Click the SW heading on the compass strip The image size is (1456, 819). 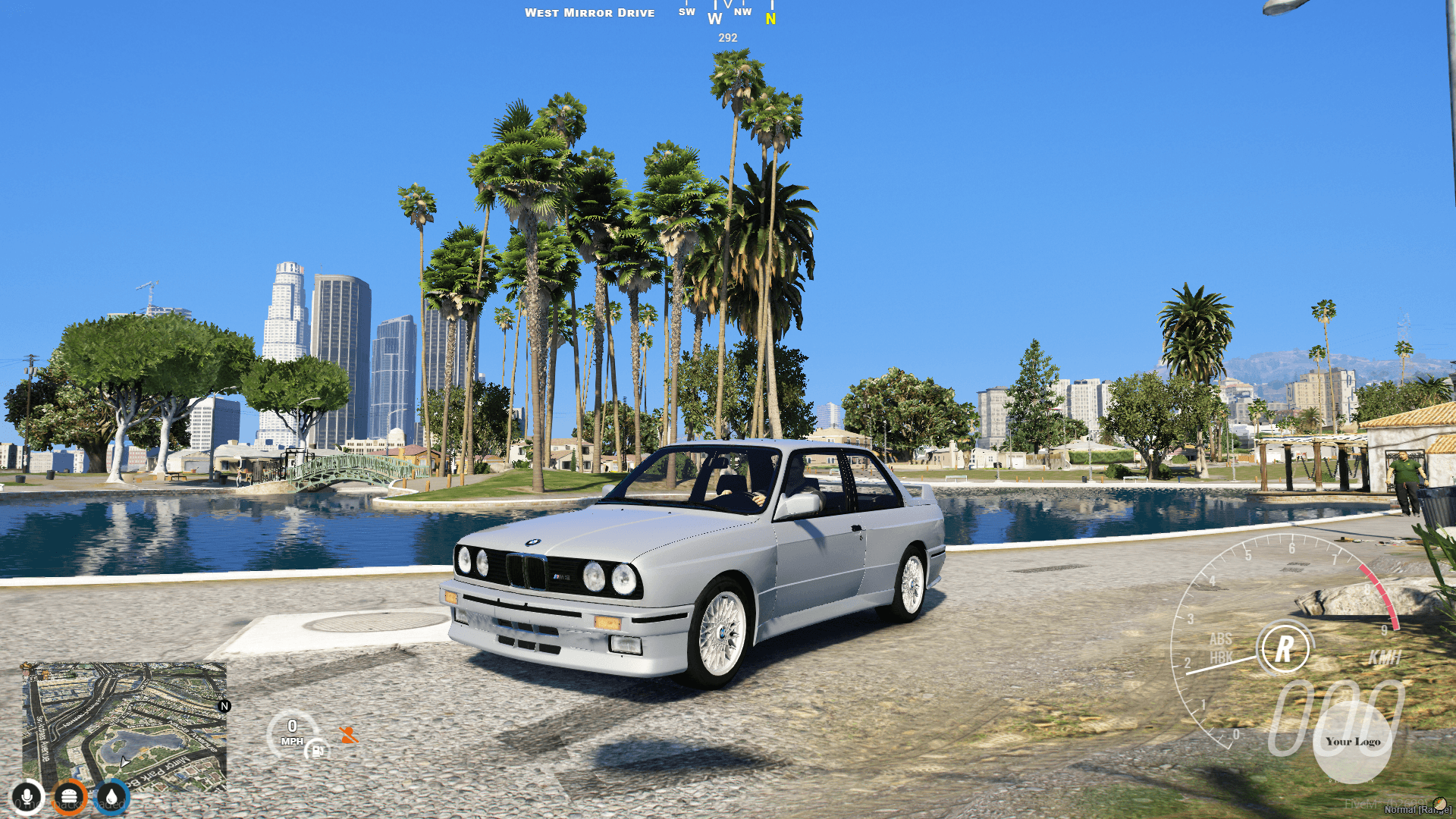click(x=686, y=11)
